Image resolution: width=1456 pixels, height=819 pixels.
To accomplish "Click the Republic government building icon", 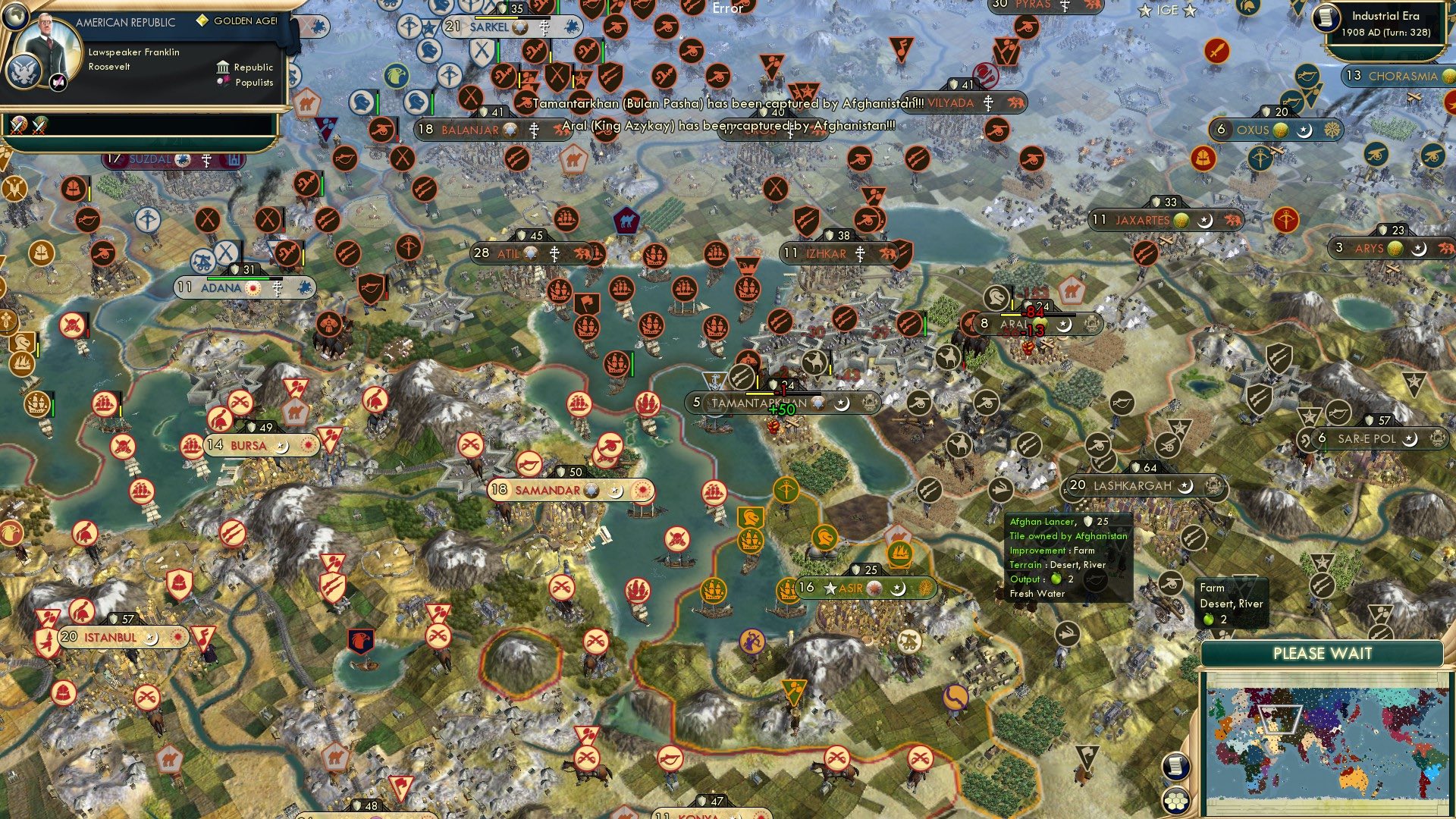I will (223, 67).
